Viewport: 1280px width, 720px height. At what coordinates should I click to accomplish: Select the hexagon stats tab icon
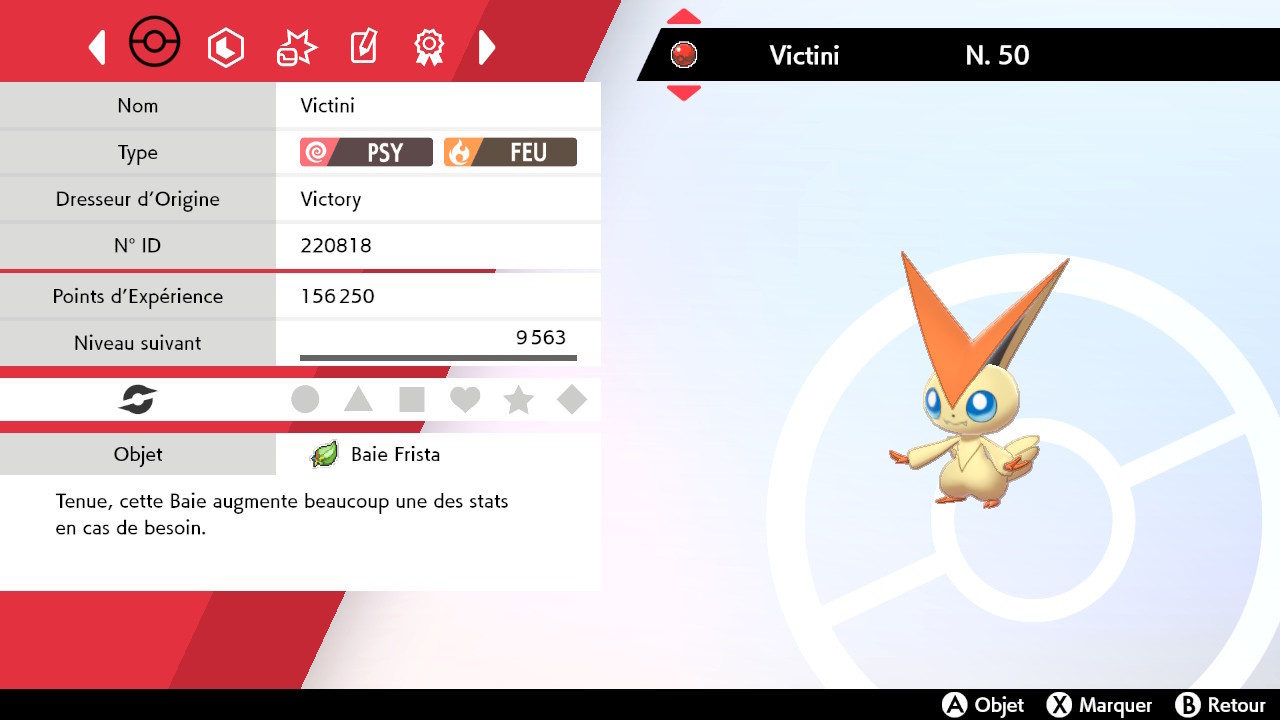226,46
